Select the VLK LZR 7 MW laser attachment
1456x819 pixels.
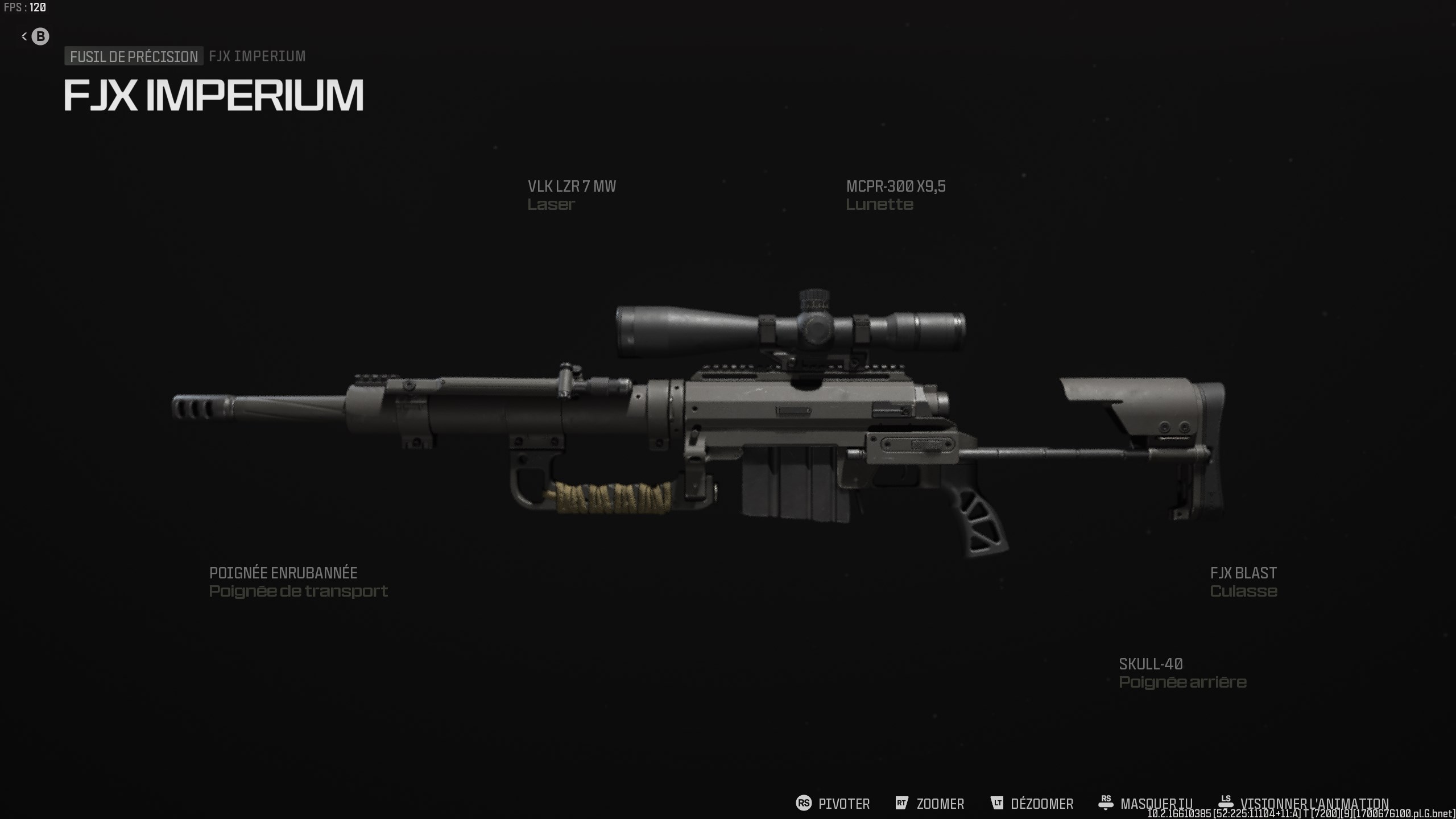click(x=571, y=195)
